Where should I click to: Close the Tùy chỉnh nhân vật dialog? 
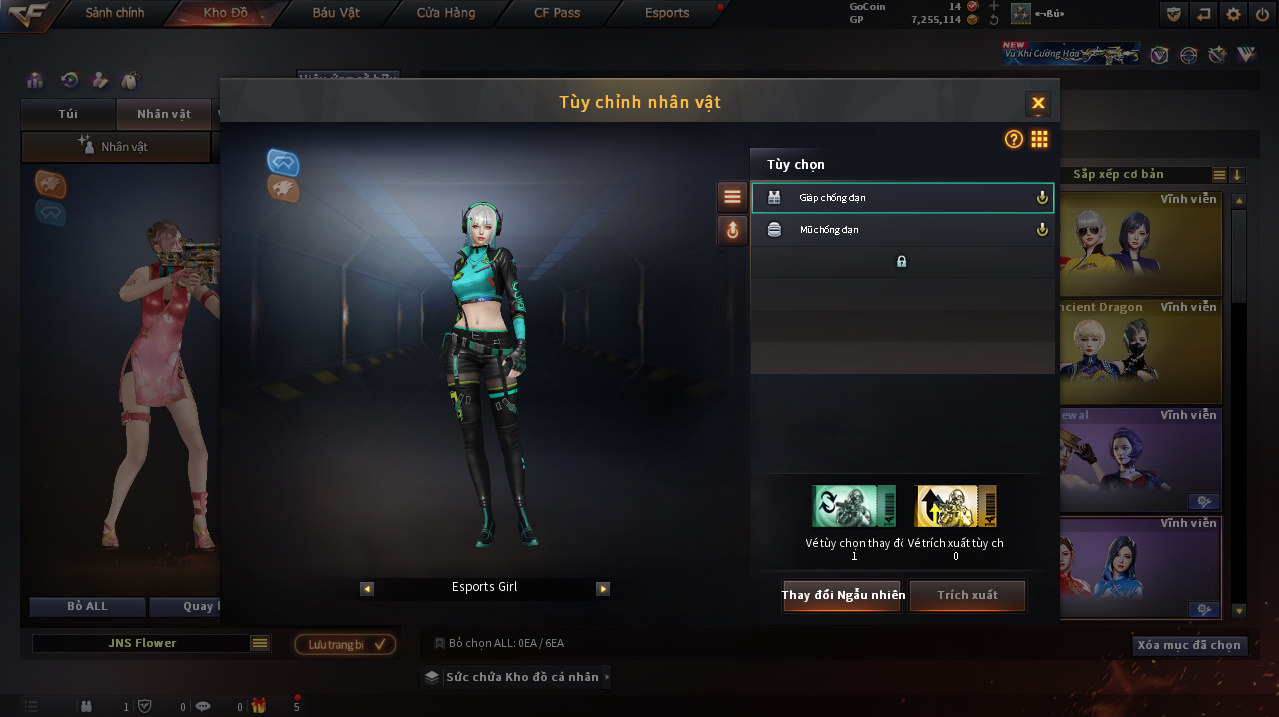click(1038, 103)
